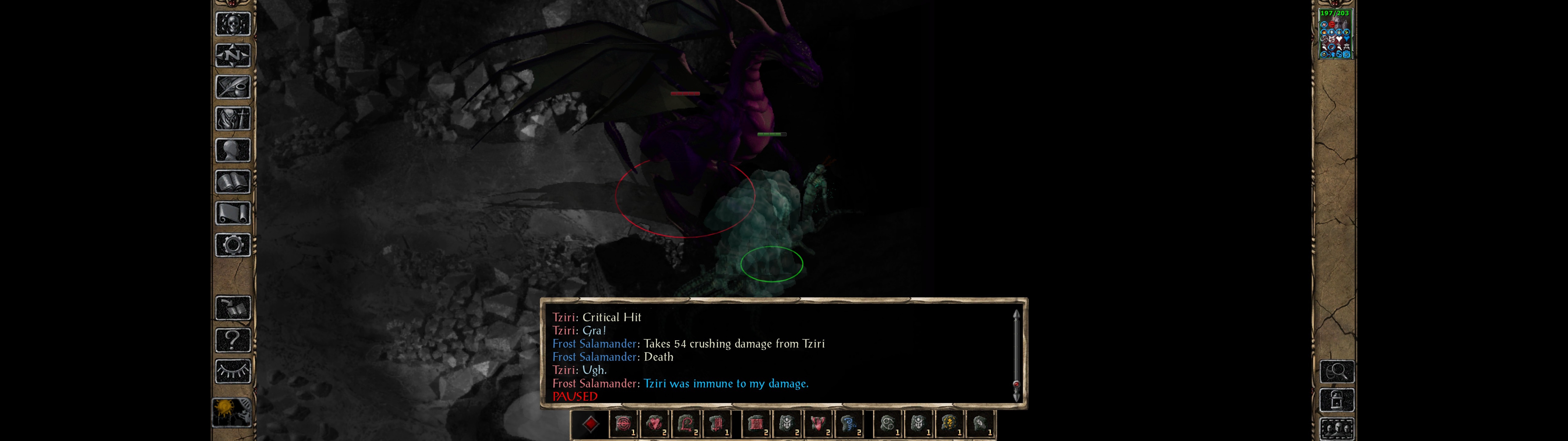Click the select all party button
This screenshot has height=441, width=1568.
coord(1337,429)
